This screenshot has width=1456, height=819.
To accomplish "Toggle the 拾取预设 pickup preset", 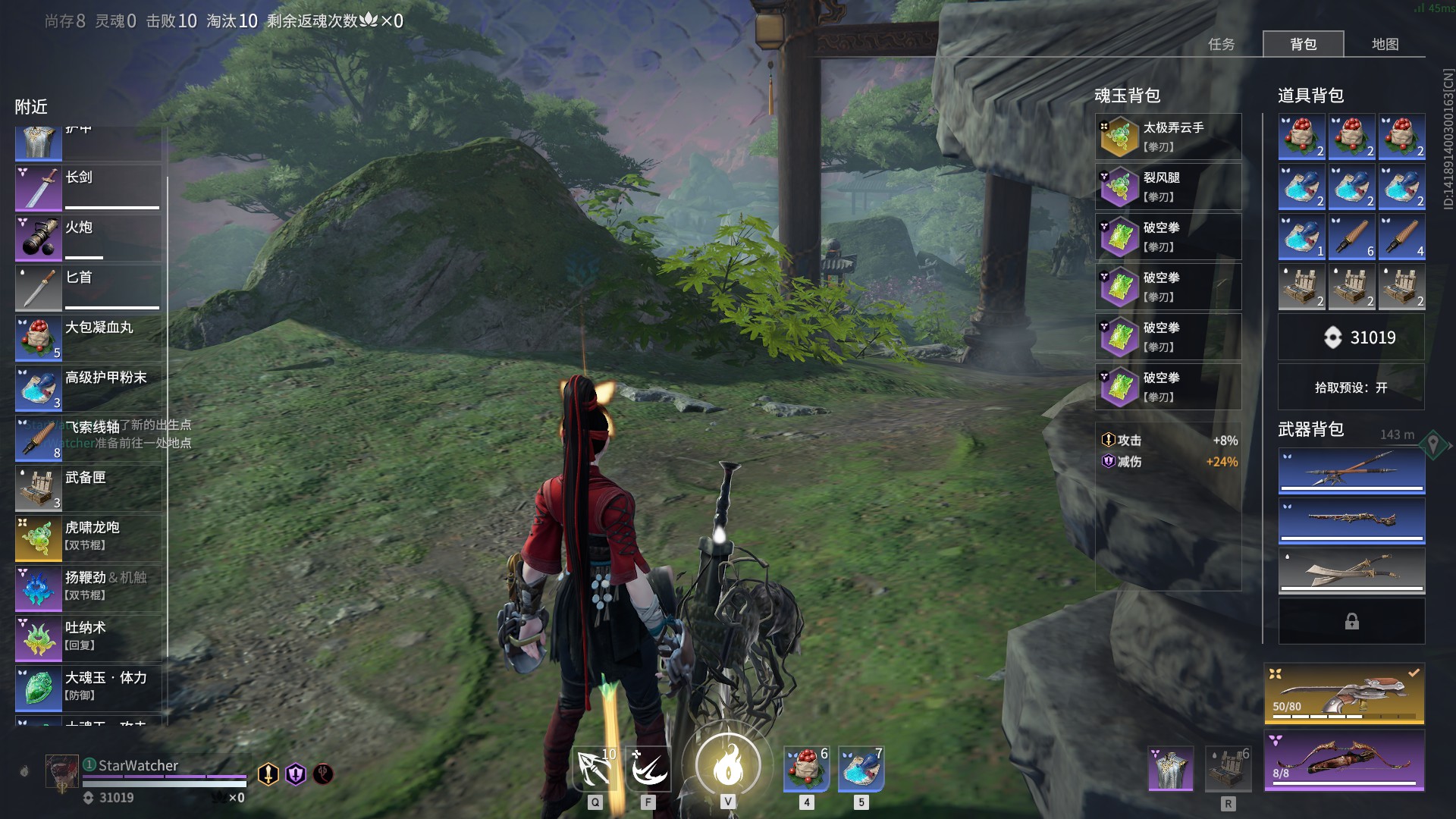I will pyautogui.click(x=1351, y=388).
